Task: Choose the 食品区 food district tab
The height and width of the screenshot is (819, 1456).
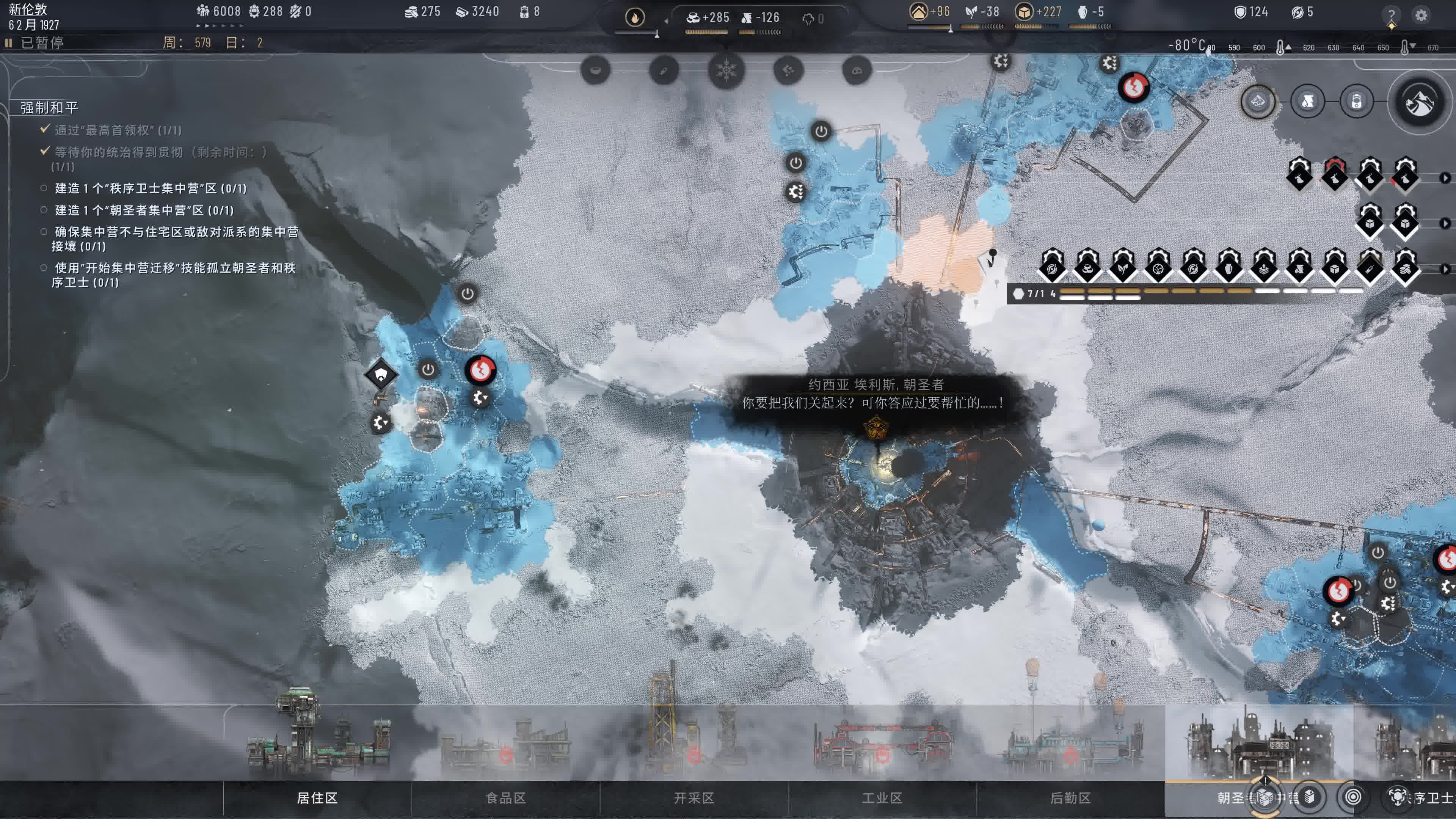Action: [x=505, y=797]
